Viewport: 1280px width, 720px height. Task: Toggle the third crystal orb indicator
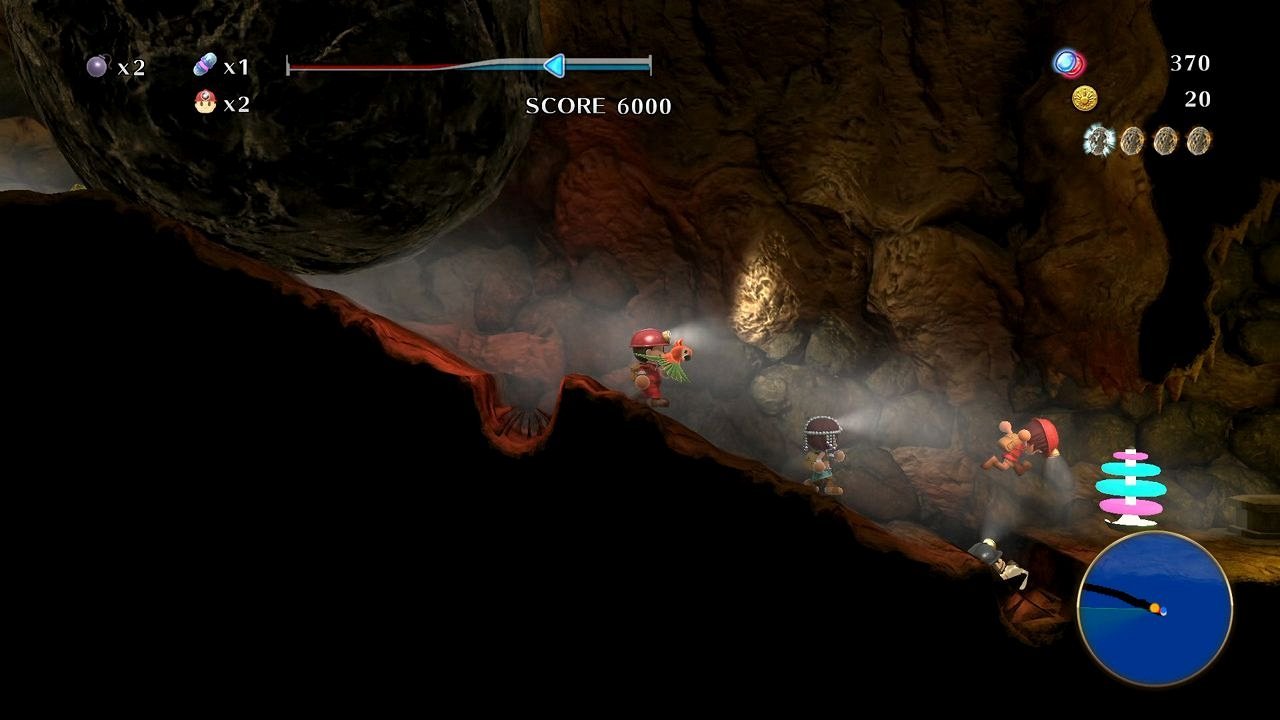pyautogui.click(x=1165, y=141)
